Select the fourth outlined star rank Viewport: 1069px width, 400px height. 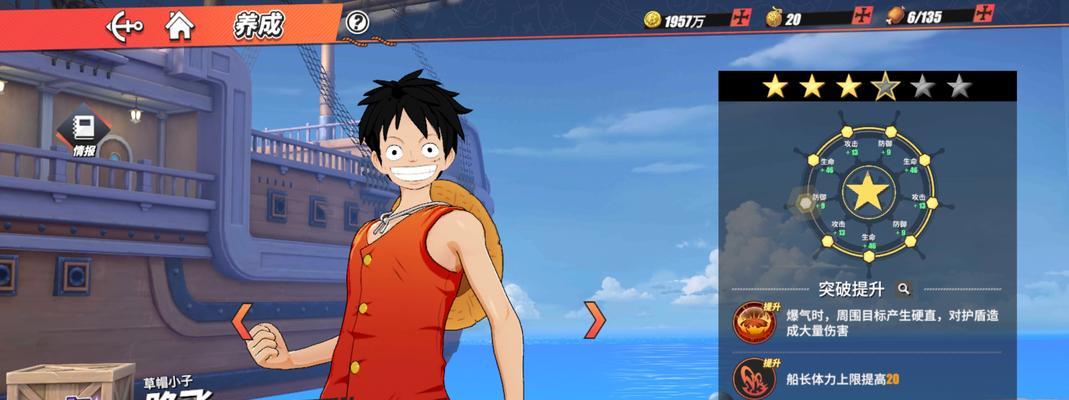(x=885, y=87)
